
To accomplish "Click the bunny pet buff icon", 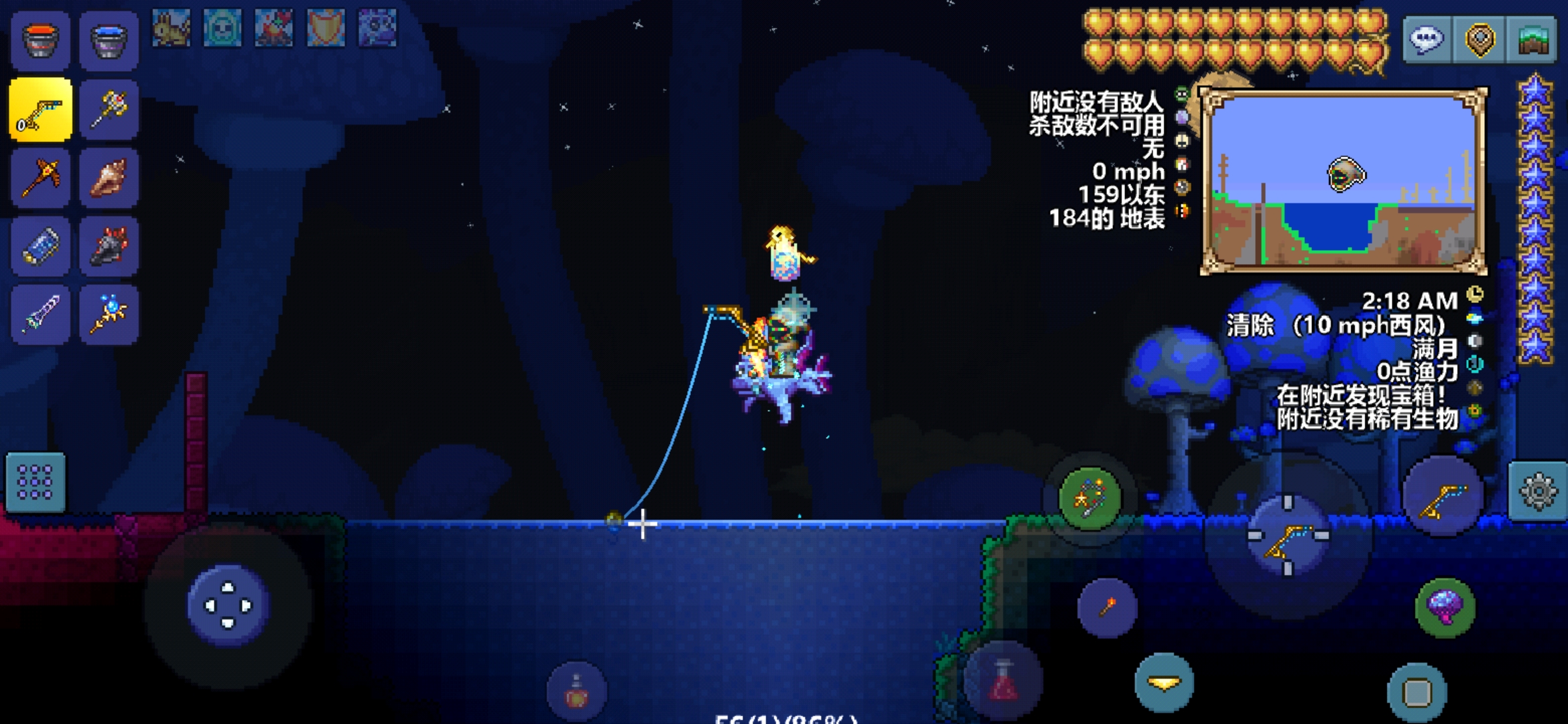I will coord(171,28).
